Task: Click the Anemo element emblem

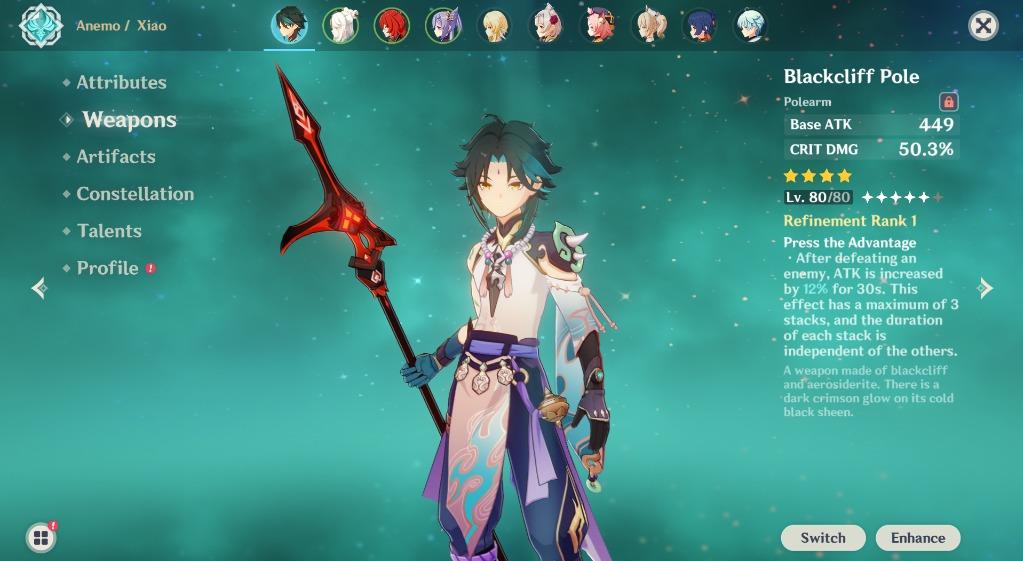Action: point(41,26)
